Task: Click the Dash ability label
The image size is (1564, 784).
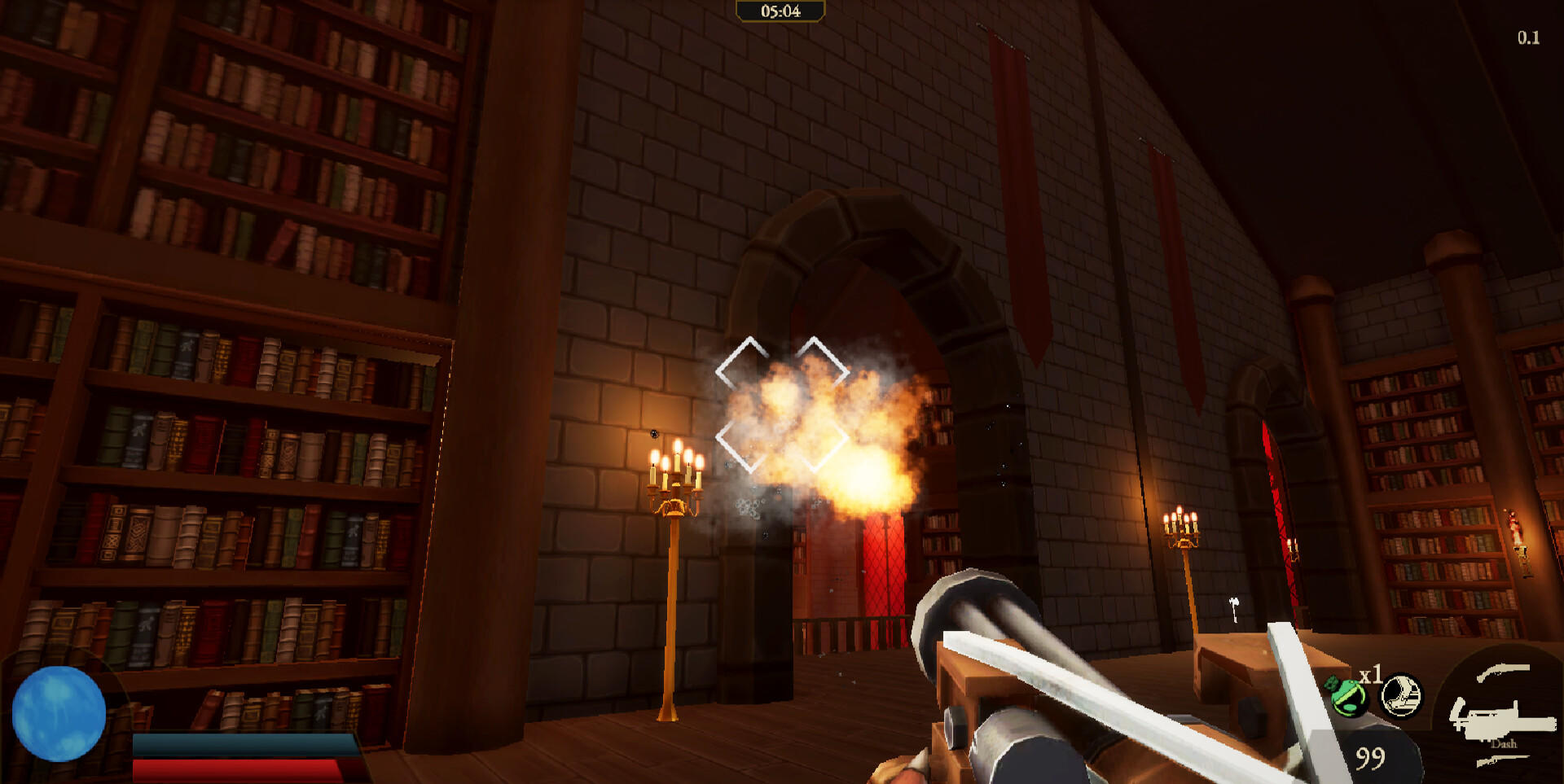Action: [x=1504, y=744]
